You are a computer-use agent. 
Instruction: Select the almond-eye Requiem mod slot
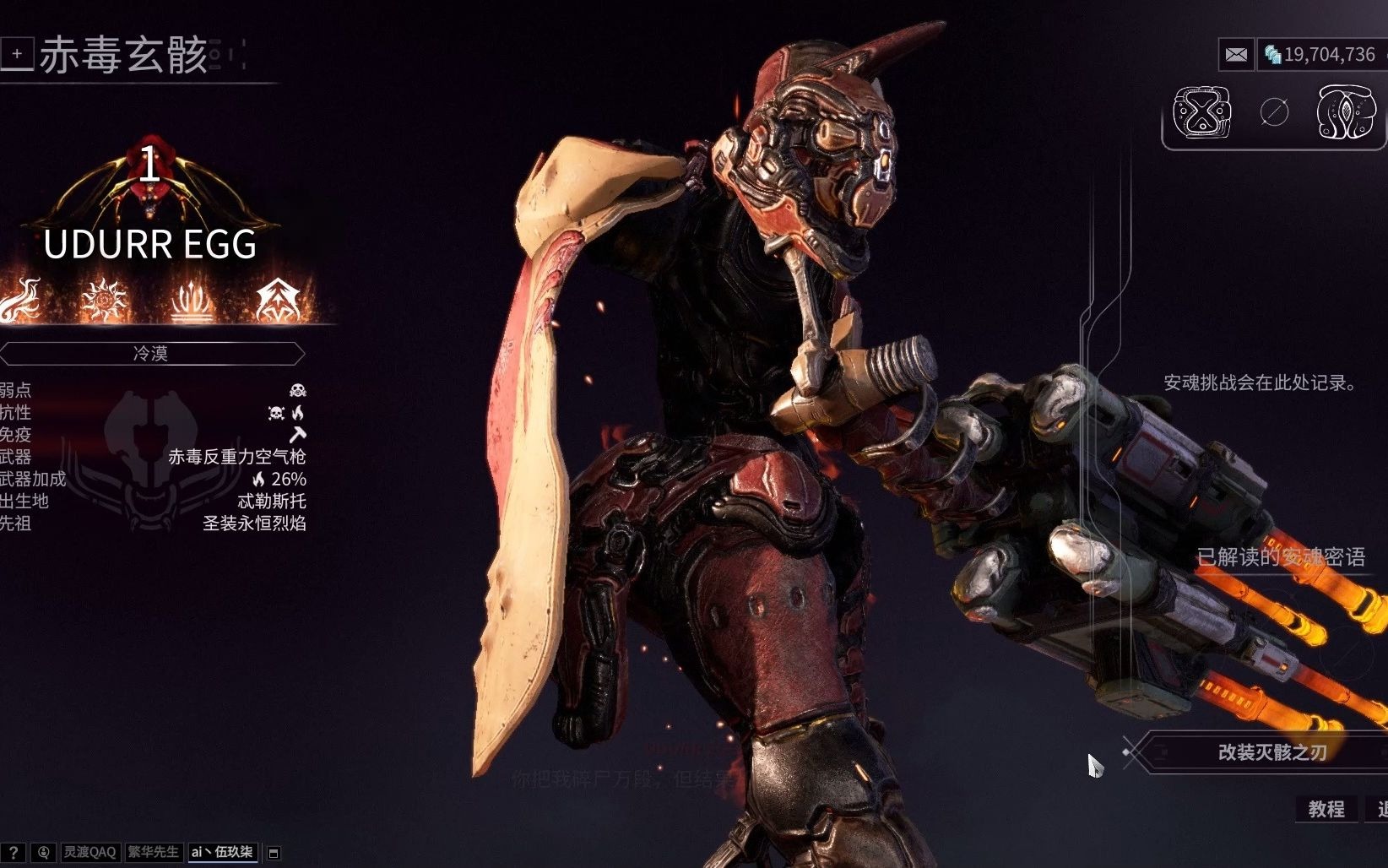coord(1346,112)
